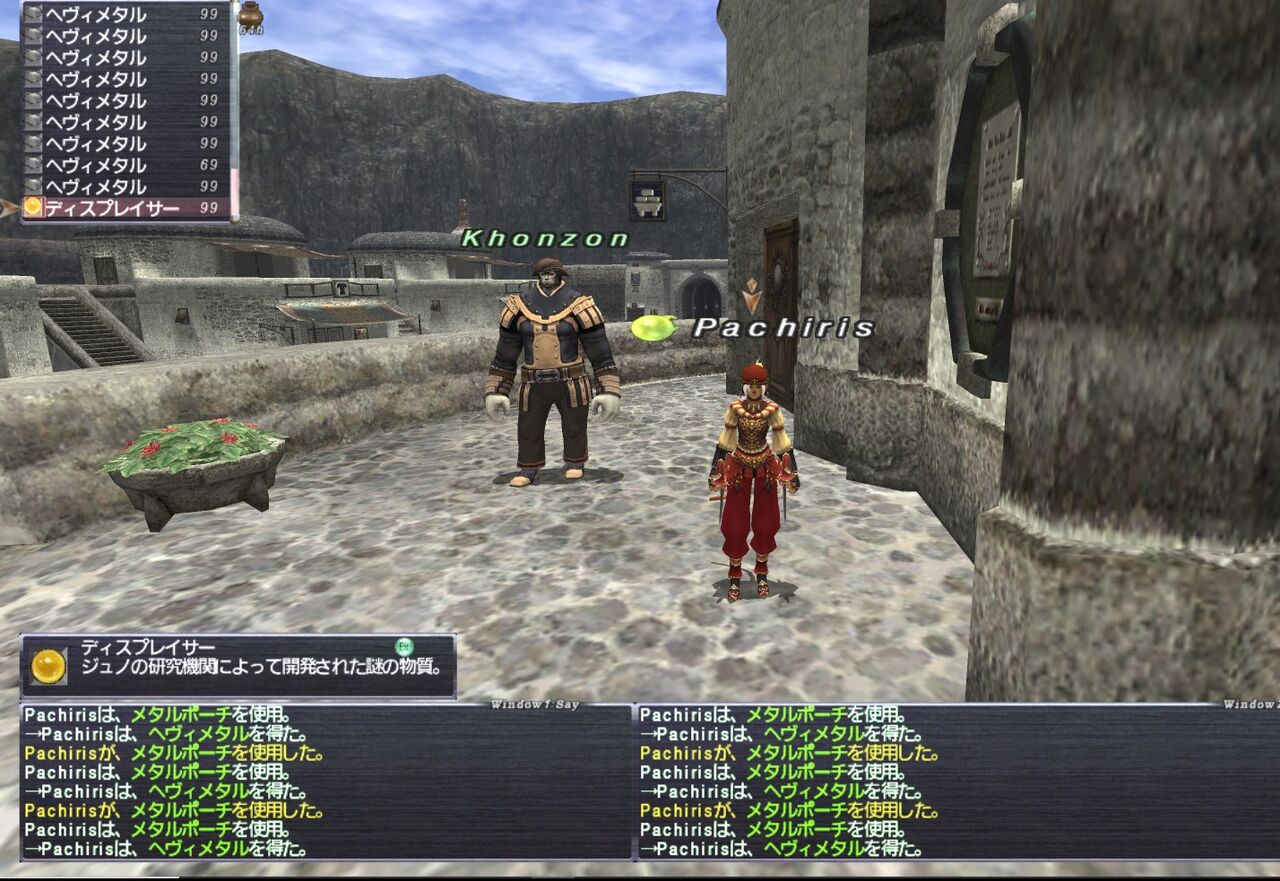Click the metal plate icon on the second inventory row
Screen dimensions: 1280x881
click(x=33, y=33)
